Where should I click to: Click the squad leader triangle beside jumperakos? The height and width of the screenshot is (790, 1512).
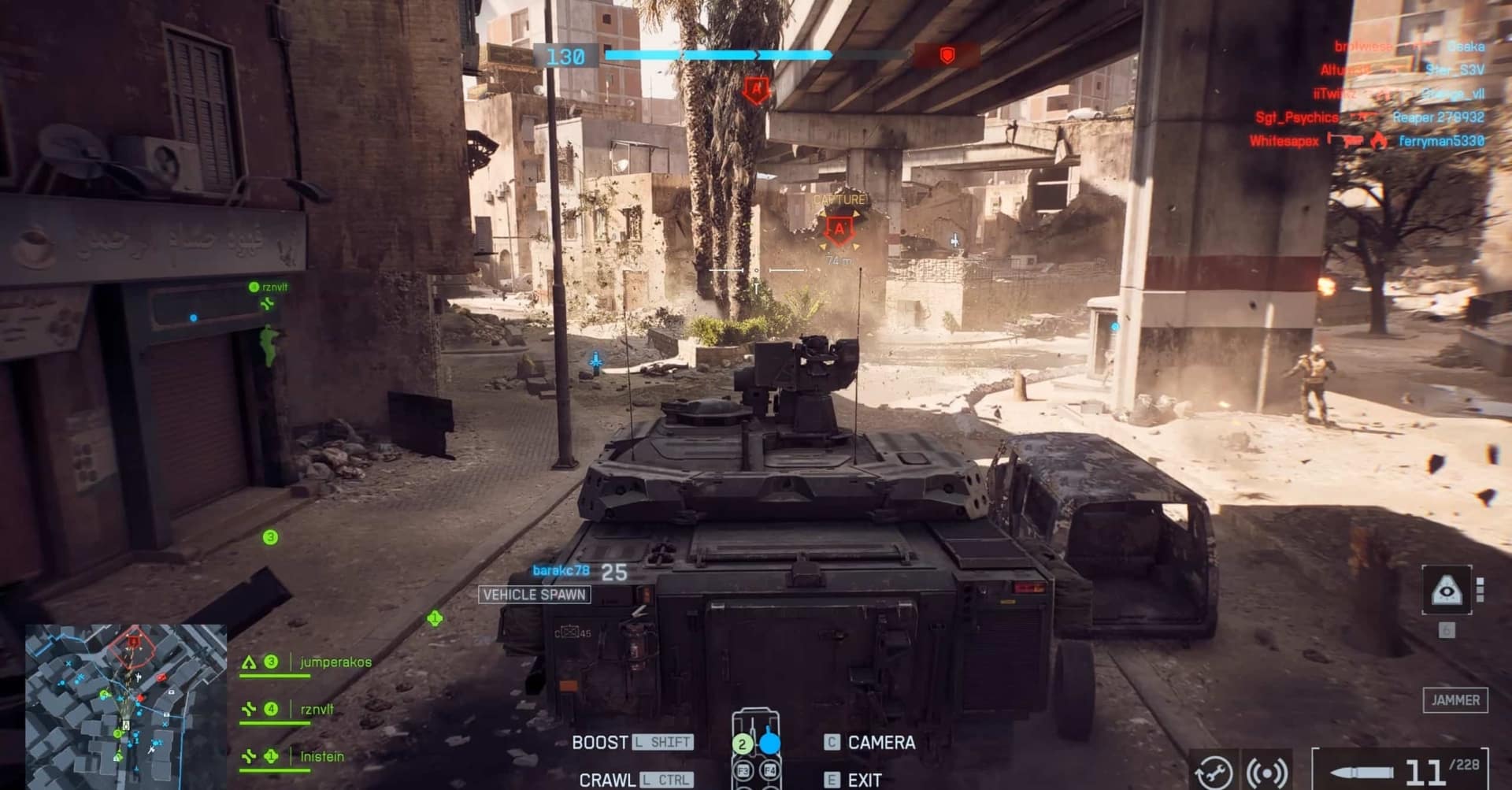tap(247, 664)
